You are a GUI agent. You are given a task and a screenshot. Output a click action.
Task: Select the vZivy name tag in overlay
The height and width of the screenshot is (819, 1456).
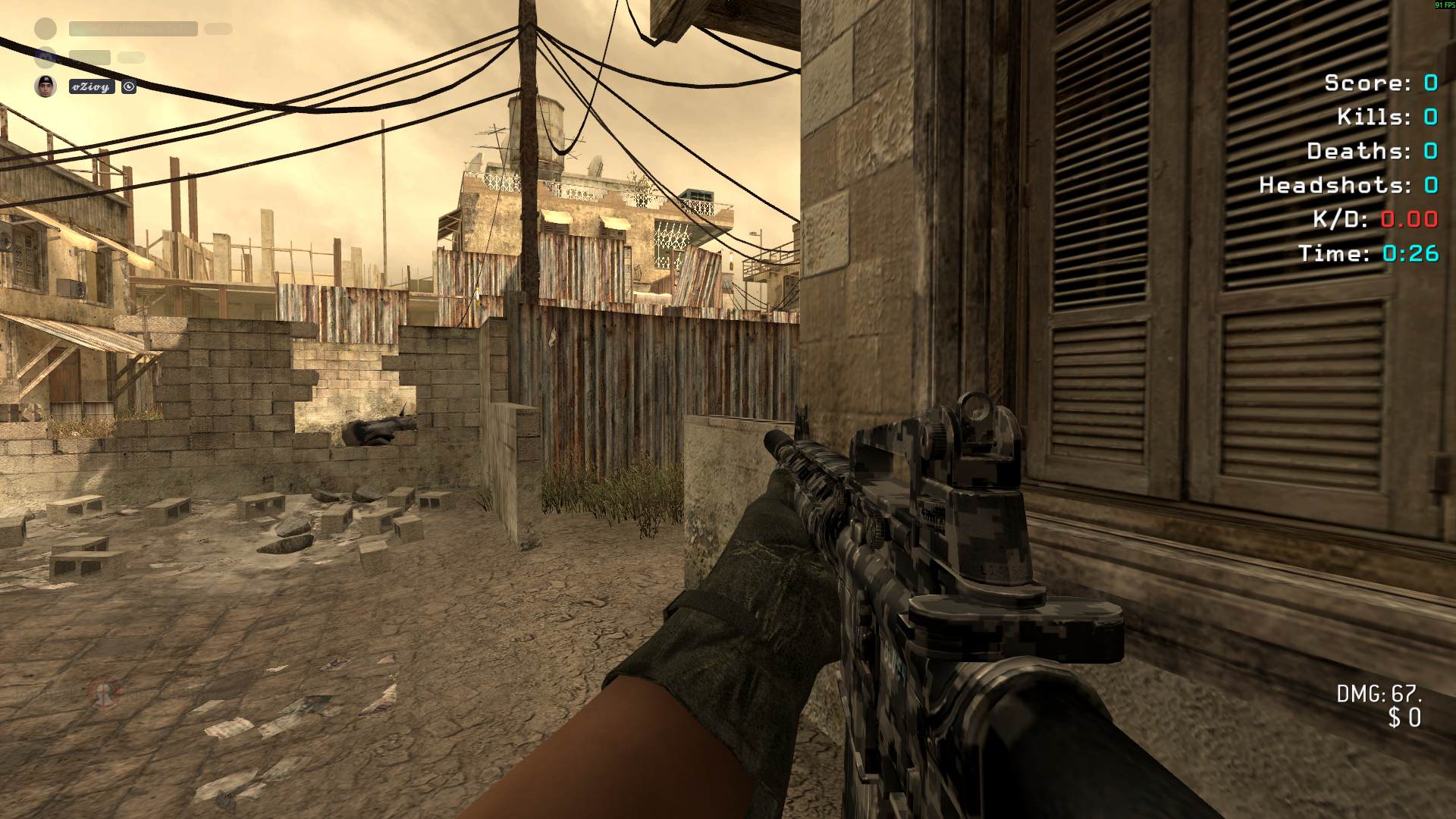click(92, 87)
